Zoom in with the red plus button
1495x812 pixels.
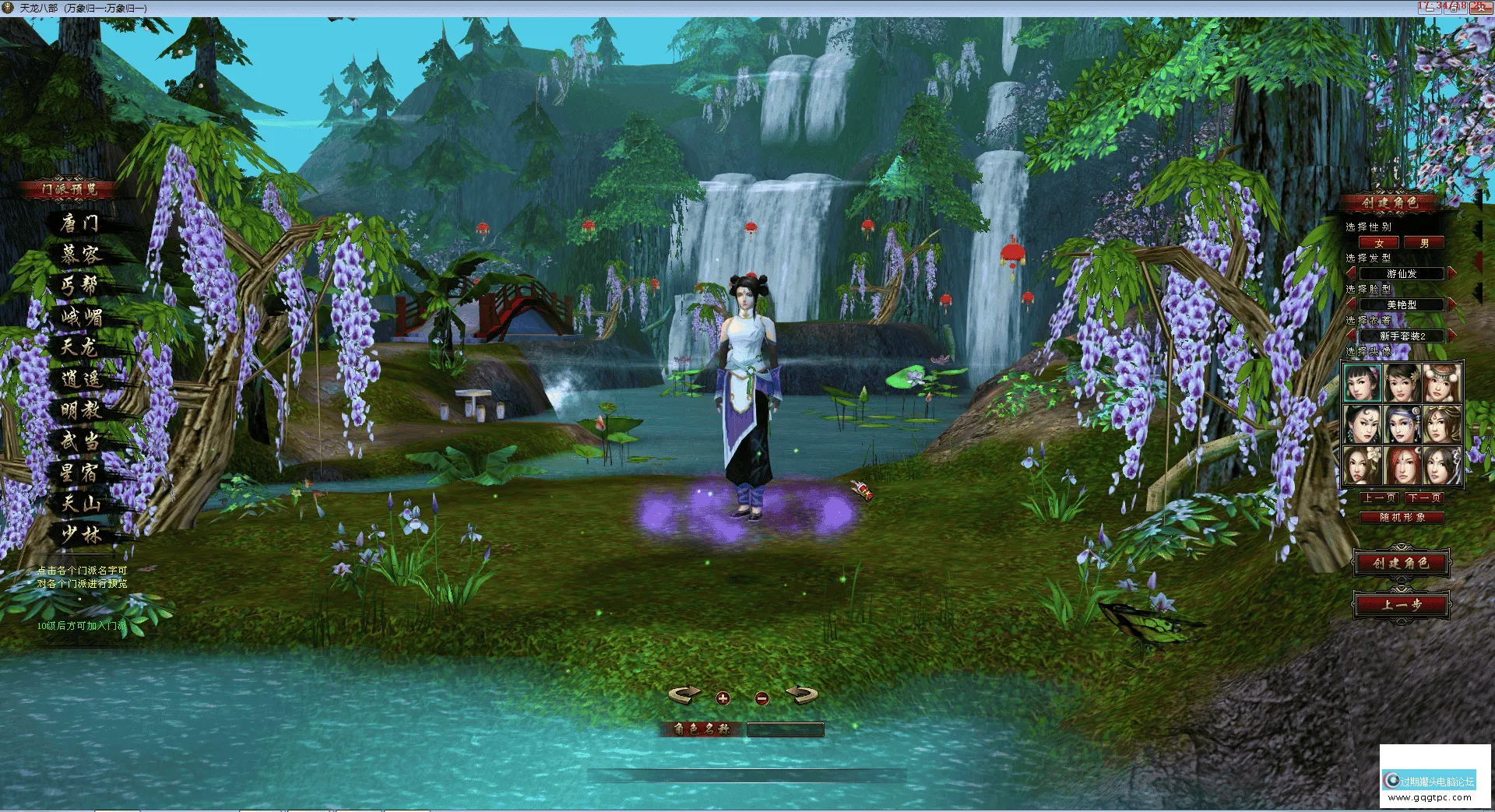coord(723,698)
